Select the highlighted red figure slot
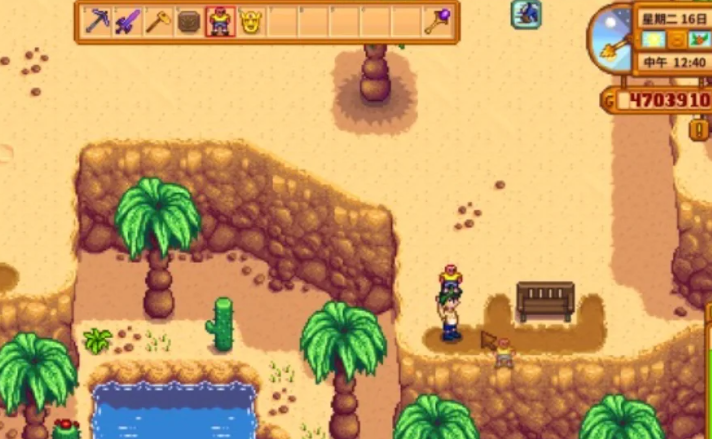This screenshot has height=439, width=712. pos(219,21)
